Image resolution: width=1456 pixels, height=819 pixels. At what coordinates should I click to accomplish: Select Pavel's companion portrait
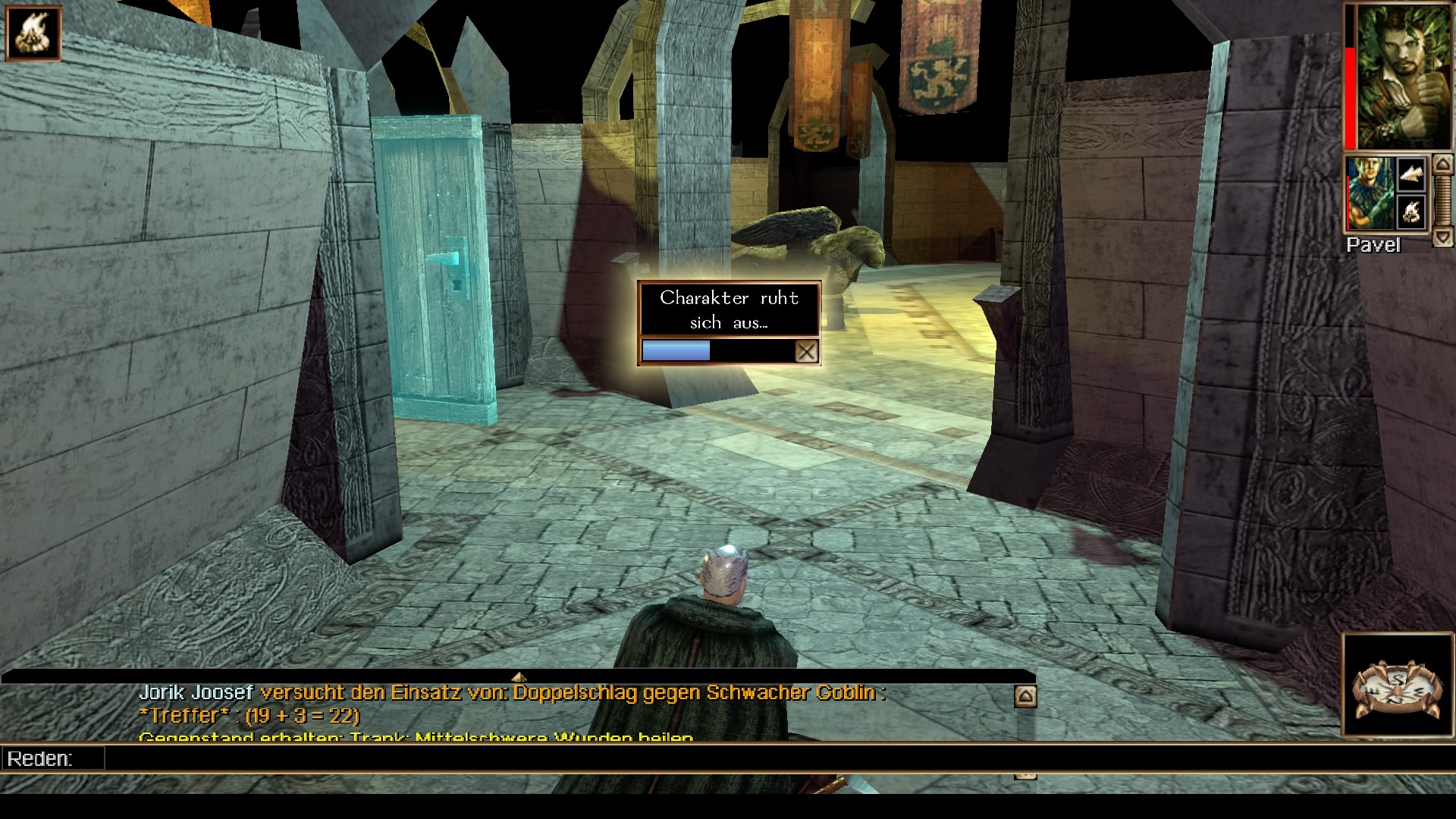pyautogui.click(x=1370, y=193)
